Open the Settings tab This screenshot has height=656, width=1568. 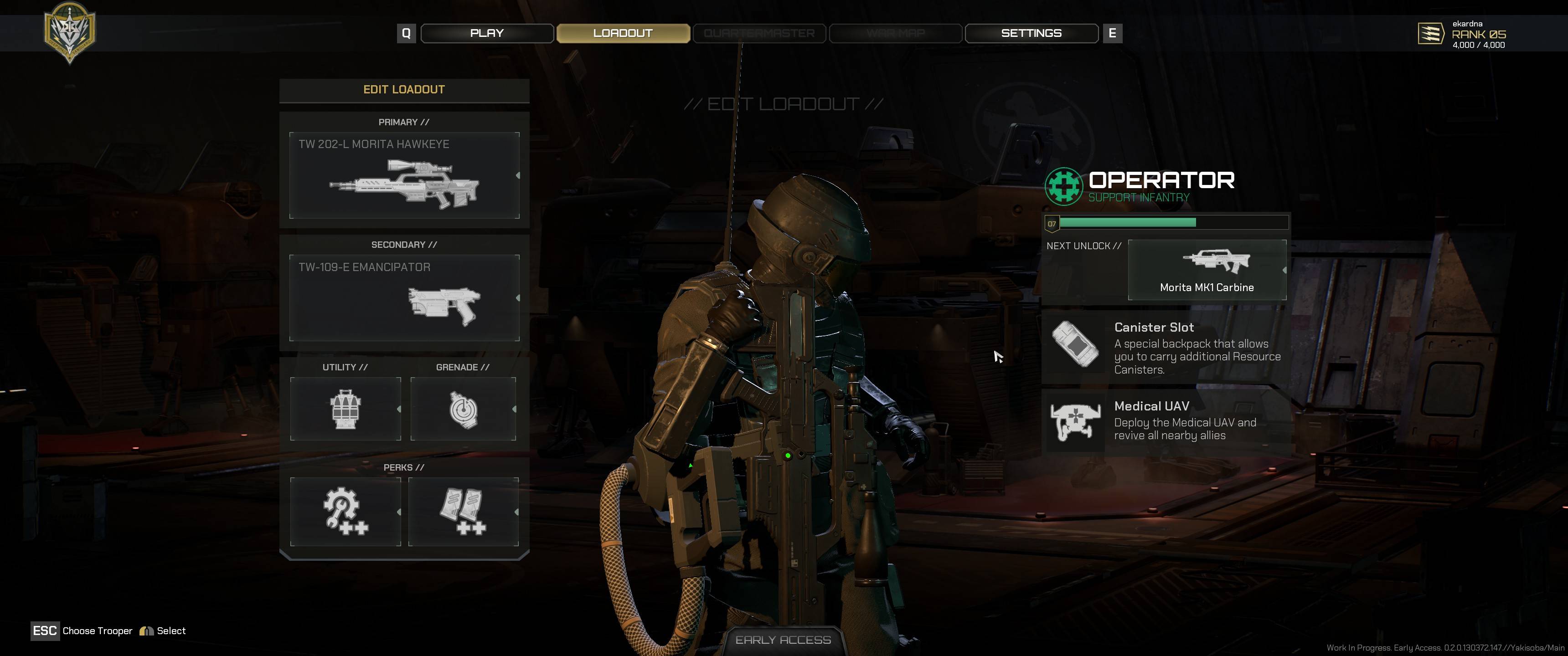1031,33
